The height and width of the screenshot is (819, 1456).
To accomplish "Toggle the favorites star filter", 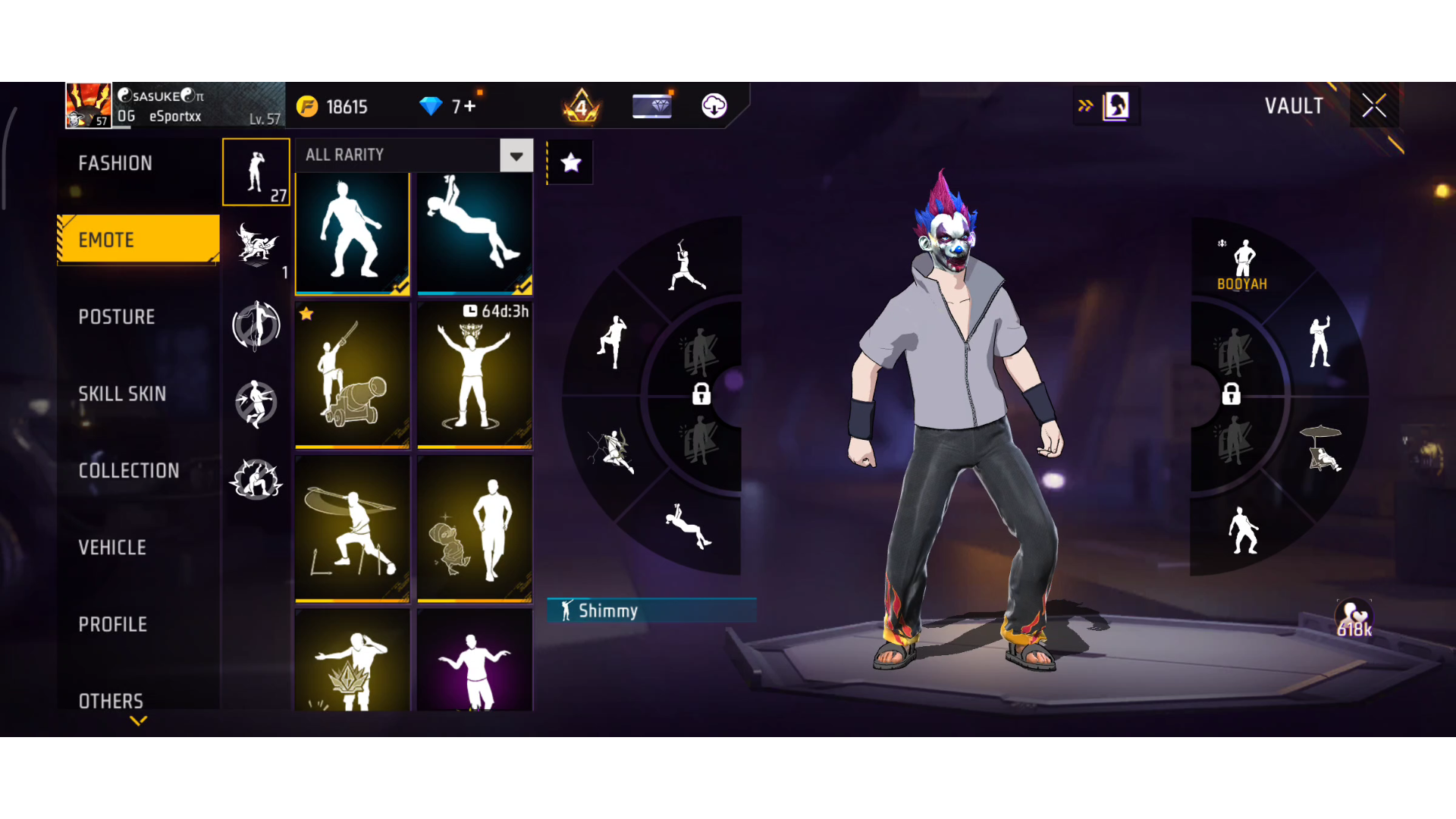I will [x=570, y=162].
